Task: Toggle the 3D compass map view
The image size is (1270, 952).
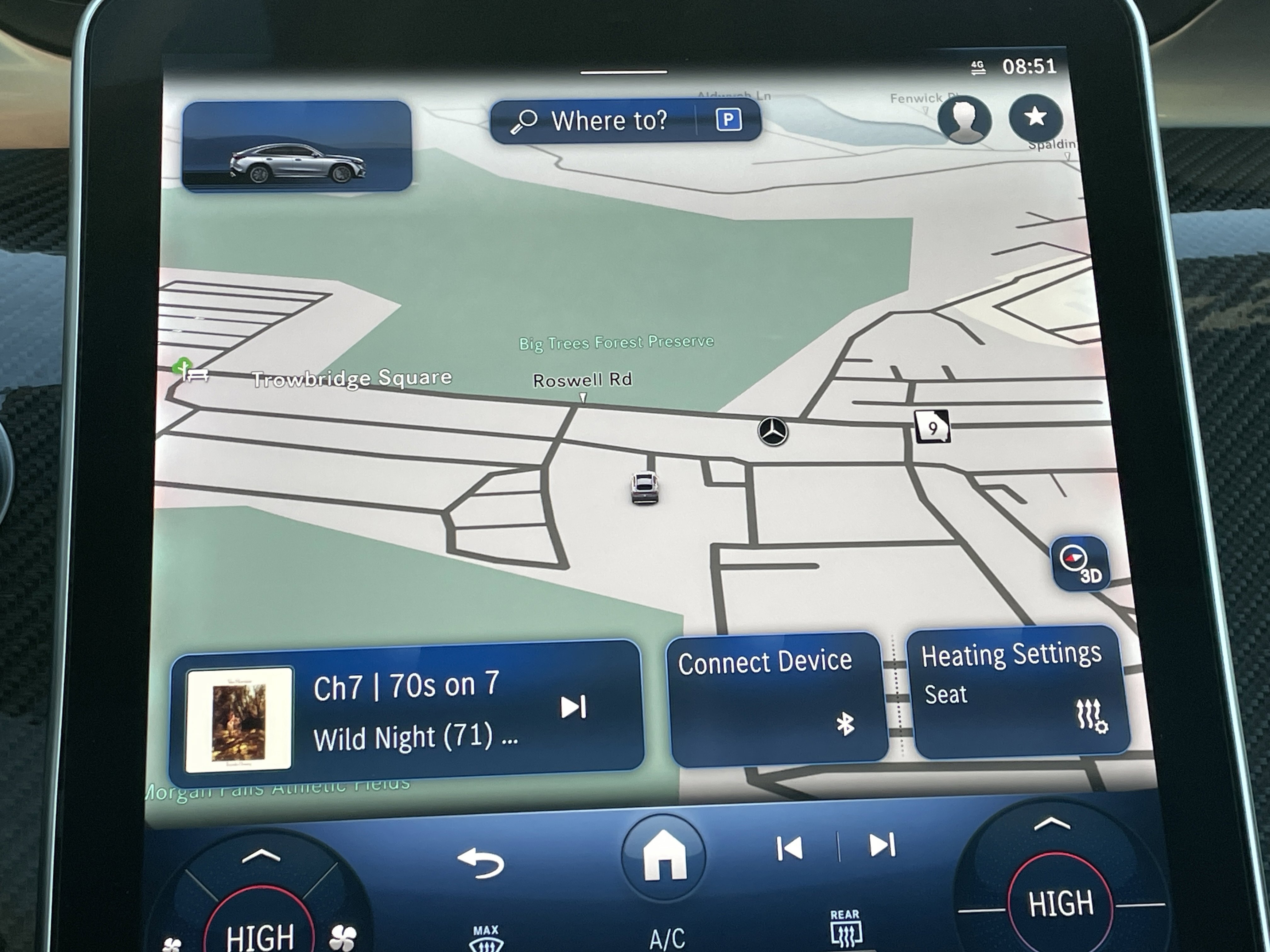Action: pos(1079,564)
